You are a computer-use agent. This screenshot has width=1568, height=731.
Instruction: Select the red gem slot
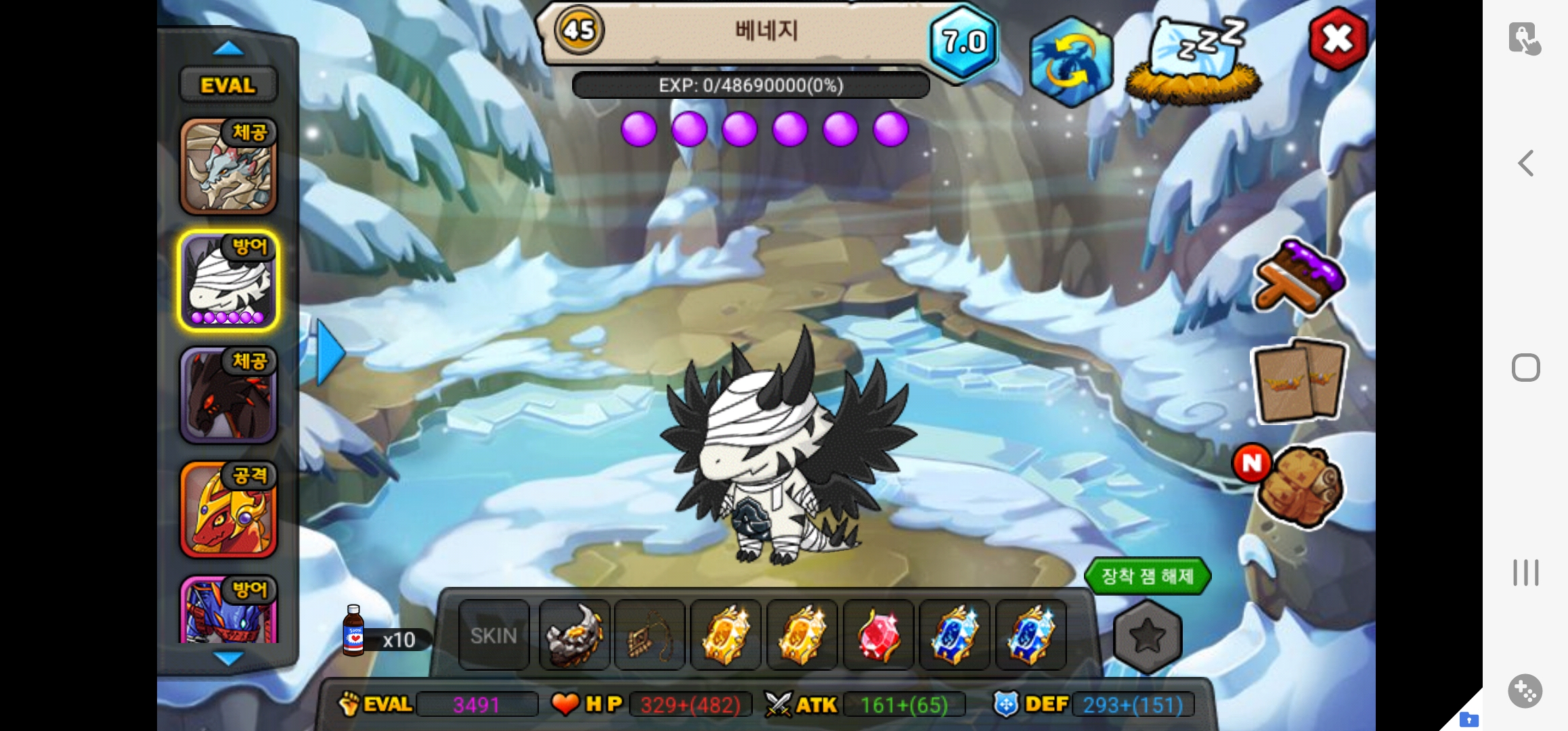point(878,636)
